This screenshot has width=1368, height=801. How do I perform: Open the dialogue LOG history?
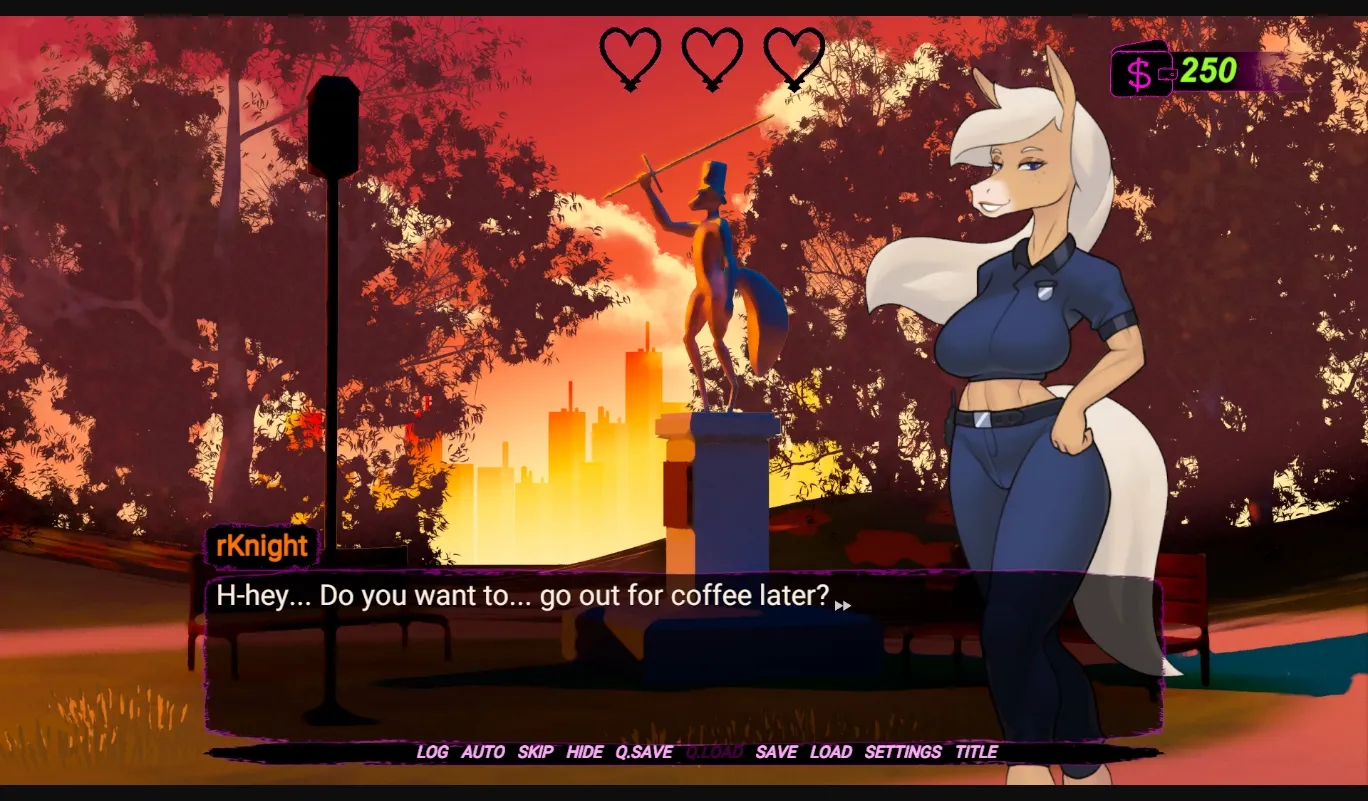pos(432,752)
